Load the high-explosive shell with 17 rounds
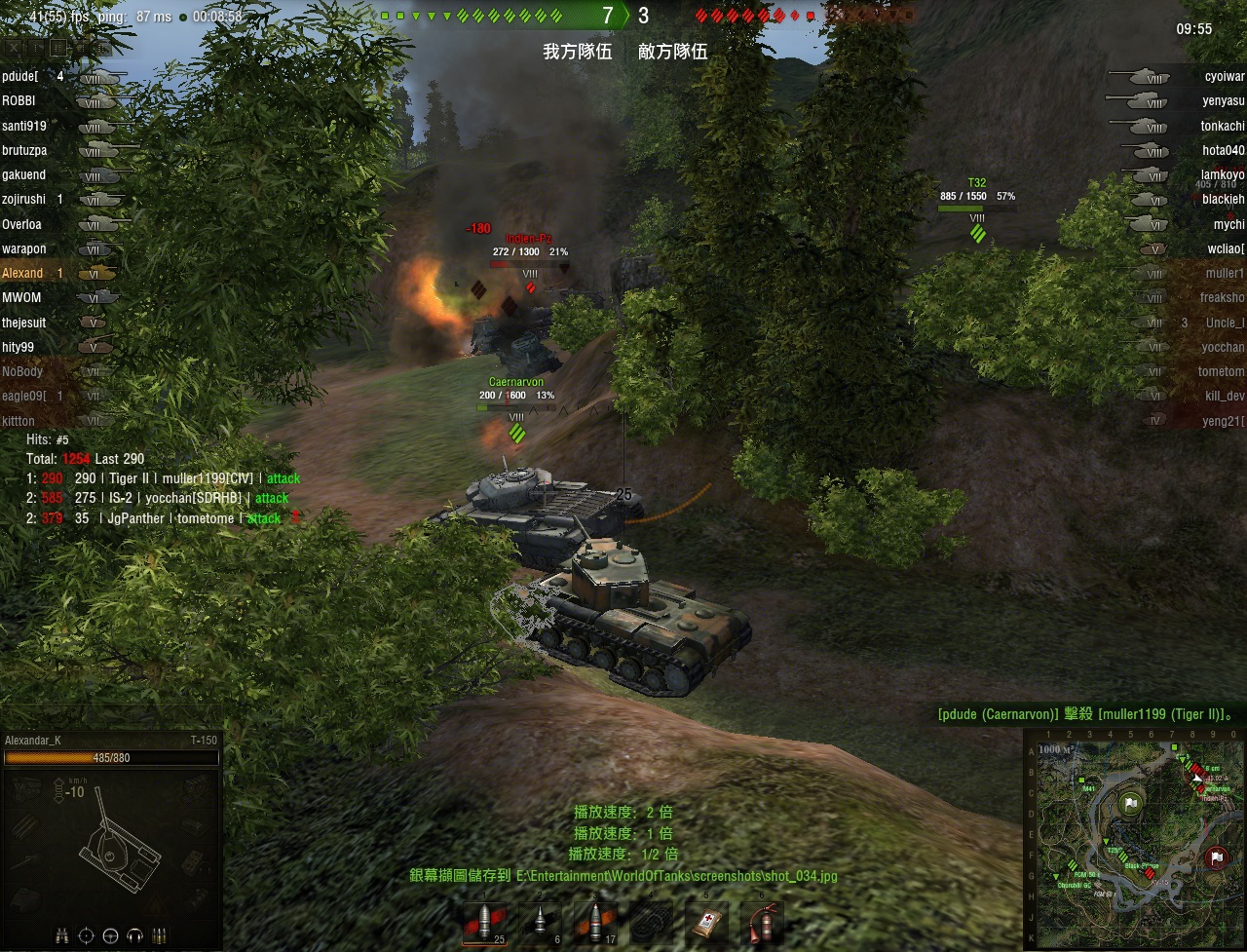 (x=594, y=922)
